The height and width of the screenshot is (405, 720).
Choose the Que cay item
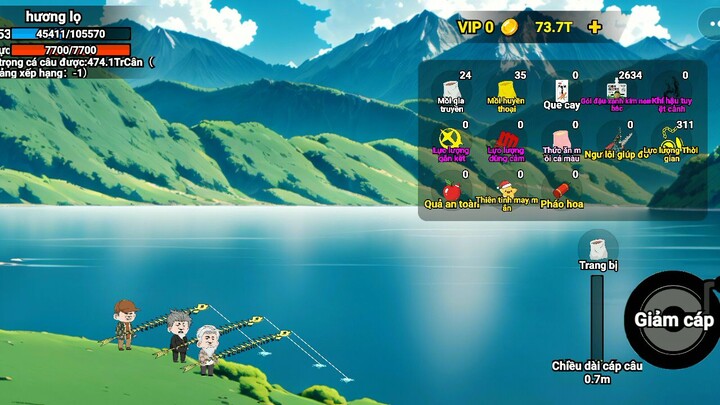point(561,90)
